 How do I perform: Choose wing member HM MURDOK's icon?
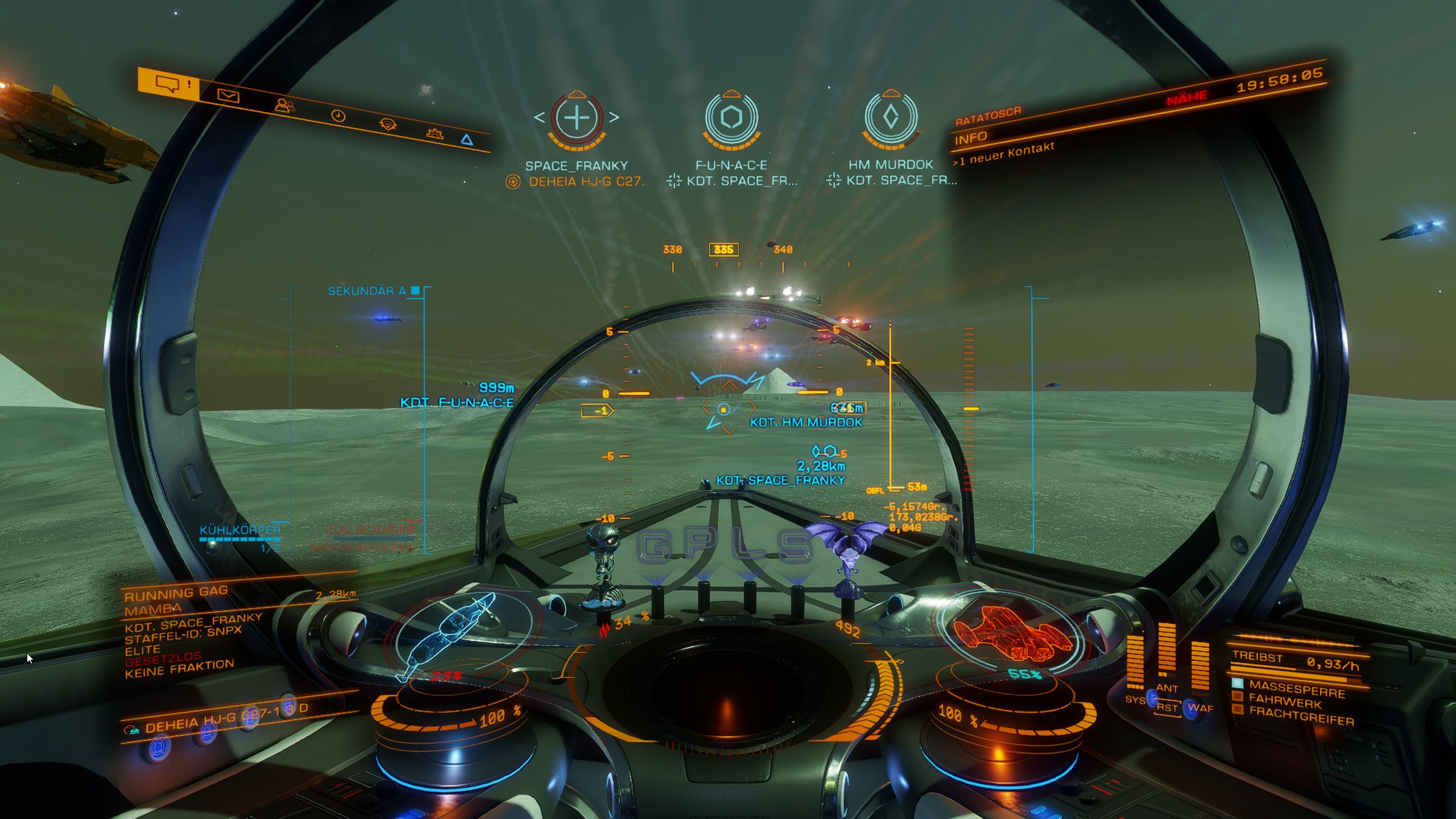(891, 117)
